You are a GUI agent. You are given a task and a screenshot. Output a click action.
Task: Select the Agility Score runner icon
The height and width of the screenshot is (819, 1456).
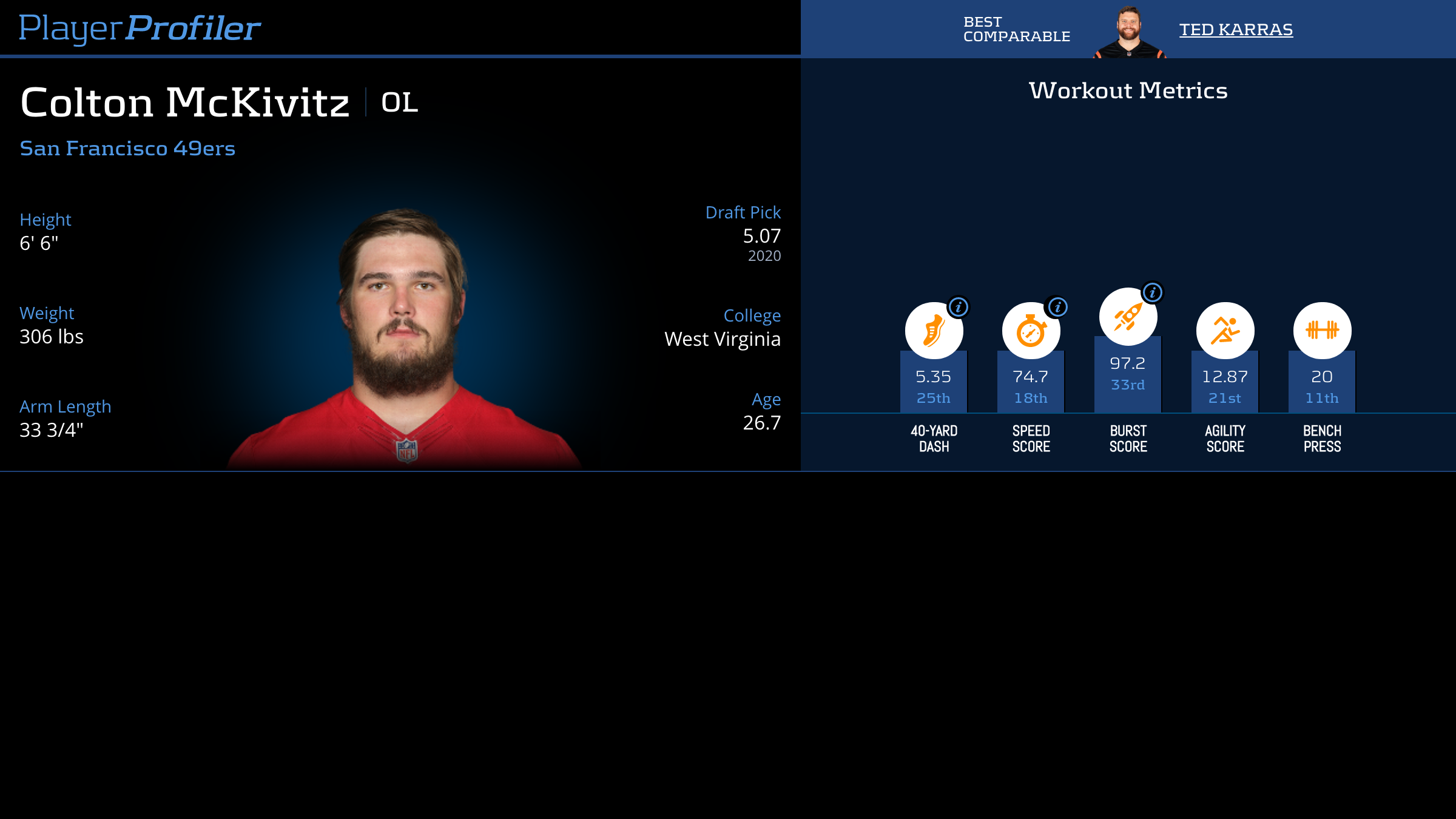[x=1225, y=331]
